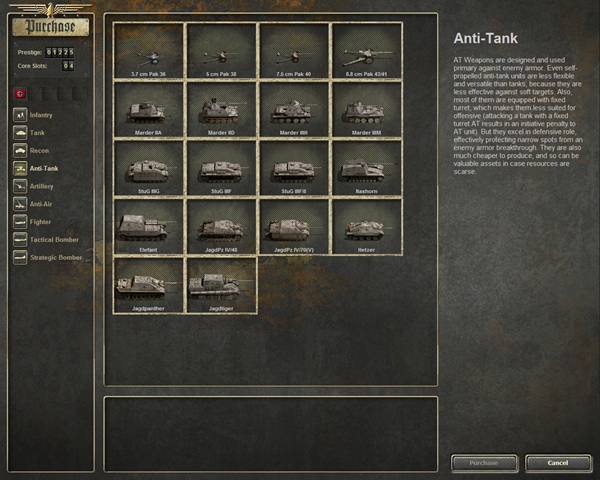Select the 3.7 cm Pak 36 unit
Image resolution: width=600 pixels, height=480 pixels.
[x=149, y=51]
